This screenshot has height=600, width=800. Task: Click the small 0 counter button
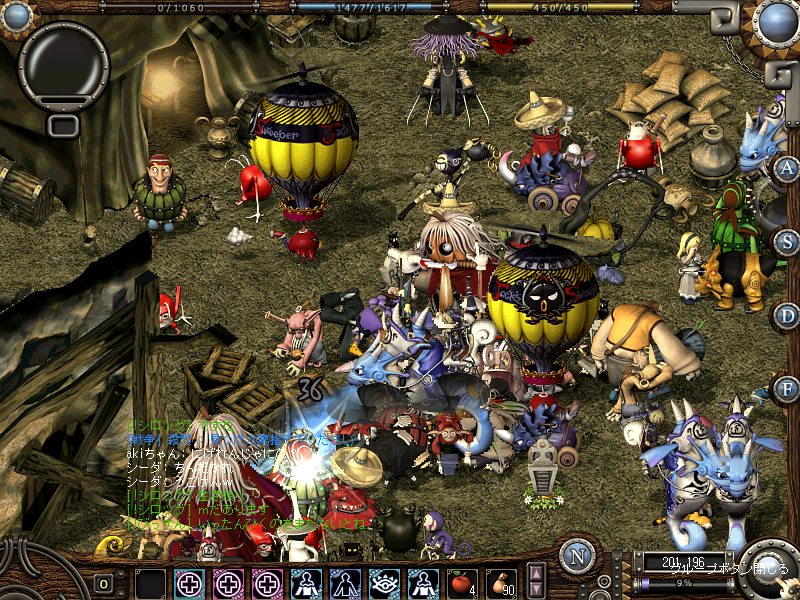click(103, 584)
